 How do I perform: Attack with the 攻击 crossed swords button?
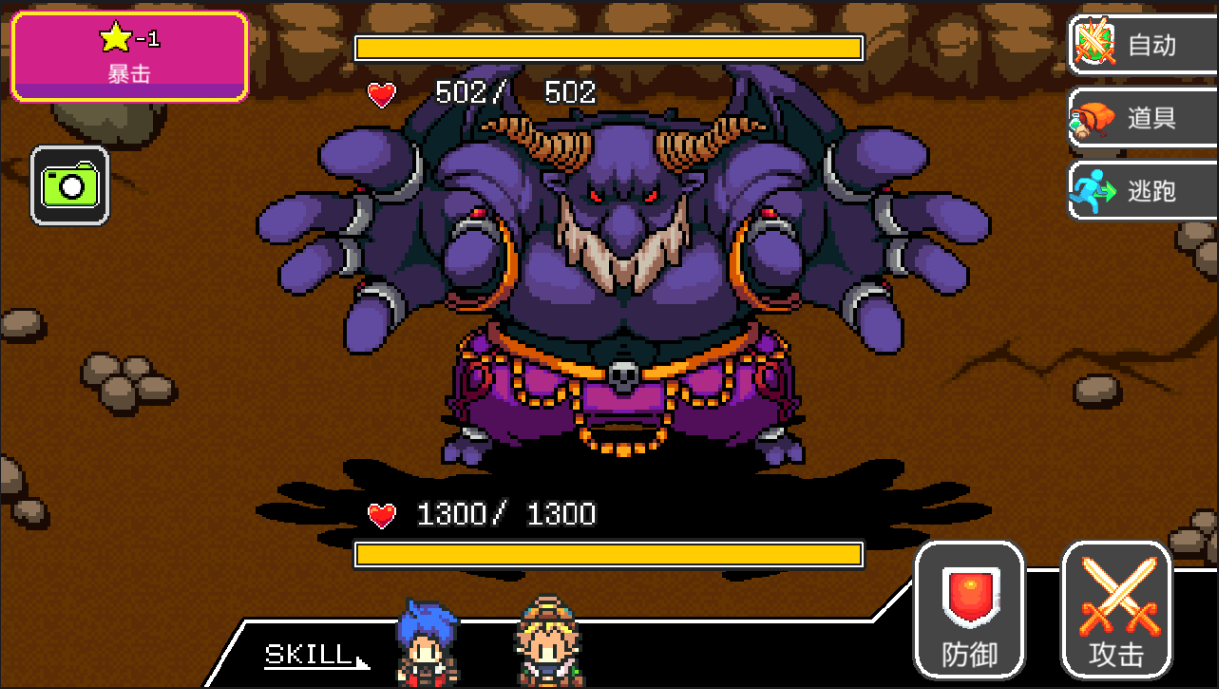(1115, 610)
